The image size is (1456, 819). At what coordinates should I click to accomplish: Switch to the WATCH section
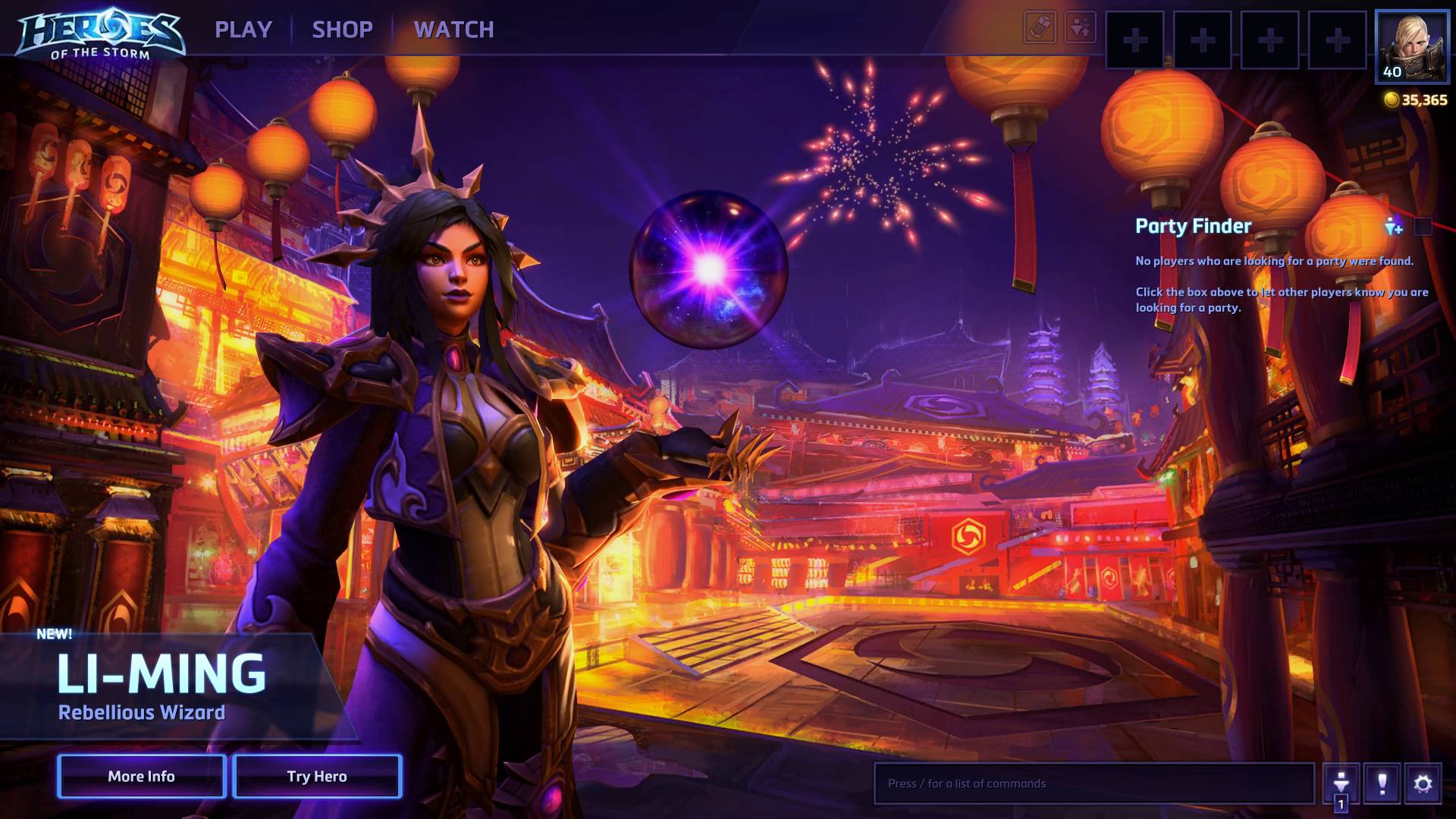pyautogui.click(x=453, y=30)
